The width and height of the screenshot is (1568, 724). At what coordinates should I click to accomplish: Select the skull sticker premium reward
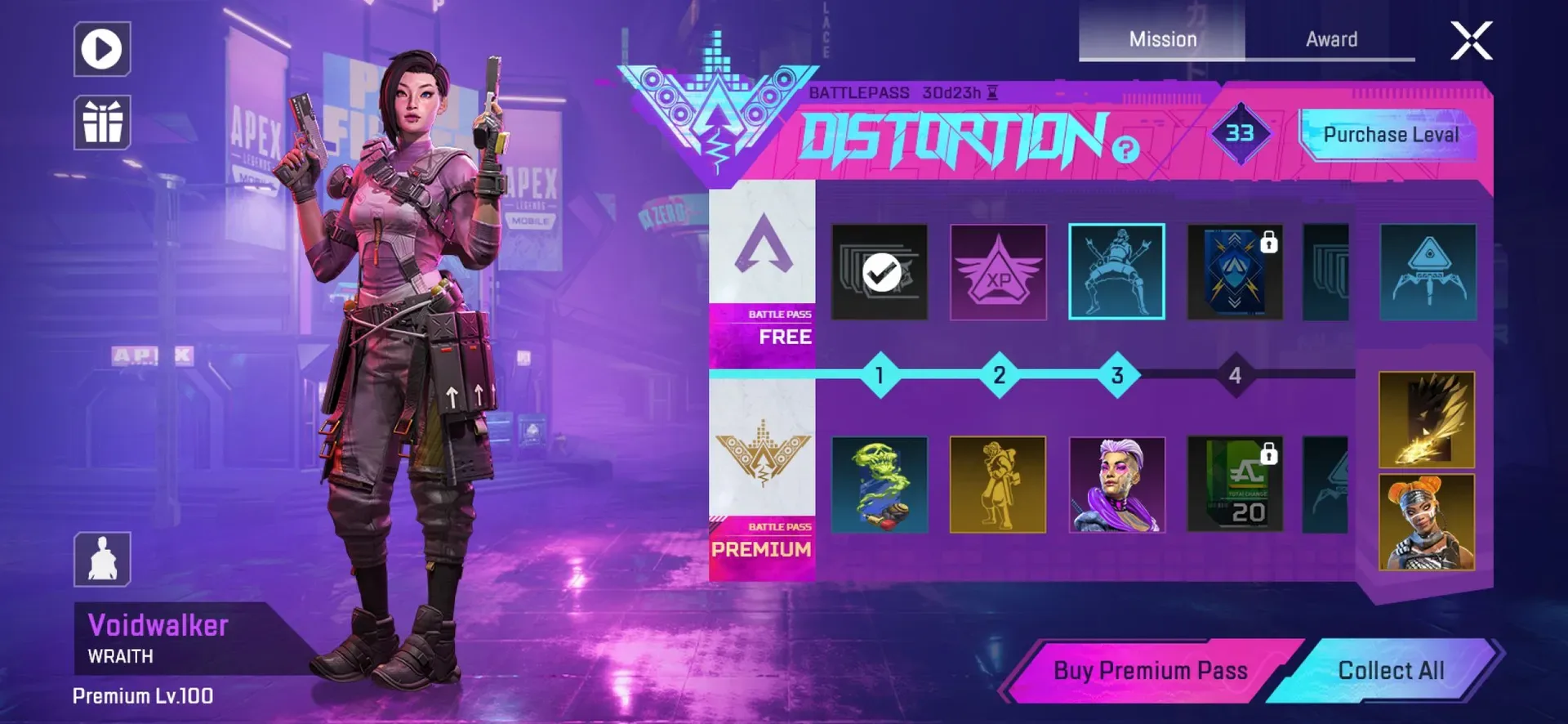880,484
